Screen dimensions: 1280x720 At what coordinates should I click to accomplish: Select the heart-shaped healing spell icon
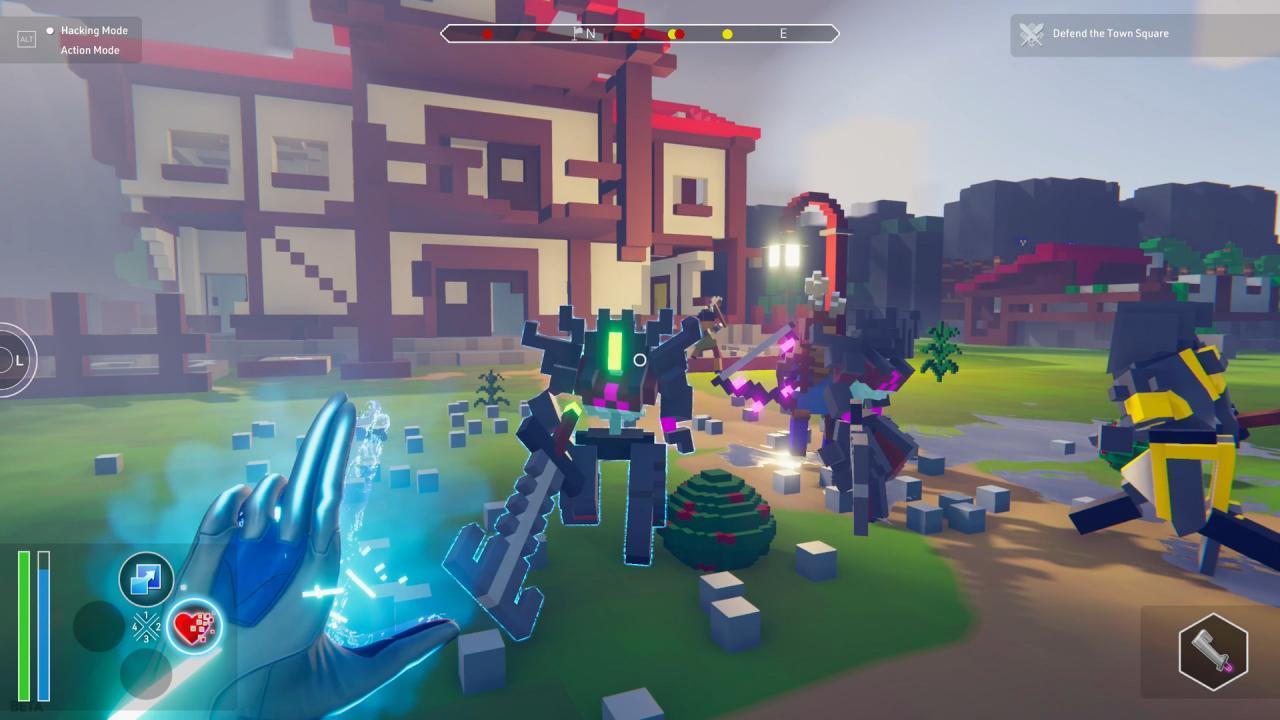tap(195, 626)
